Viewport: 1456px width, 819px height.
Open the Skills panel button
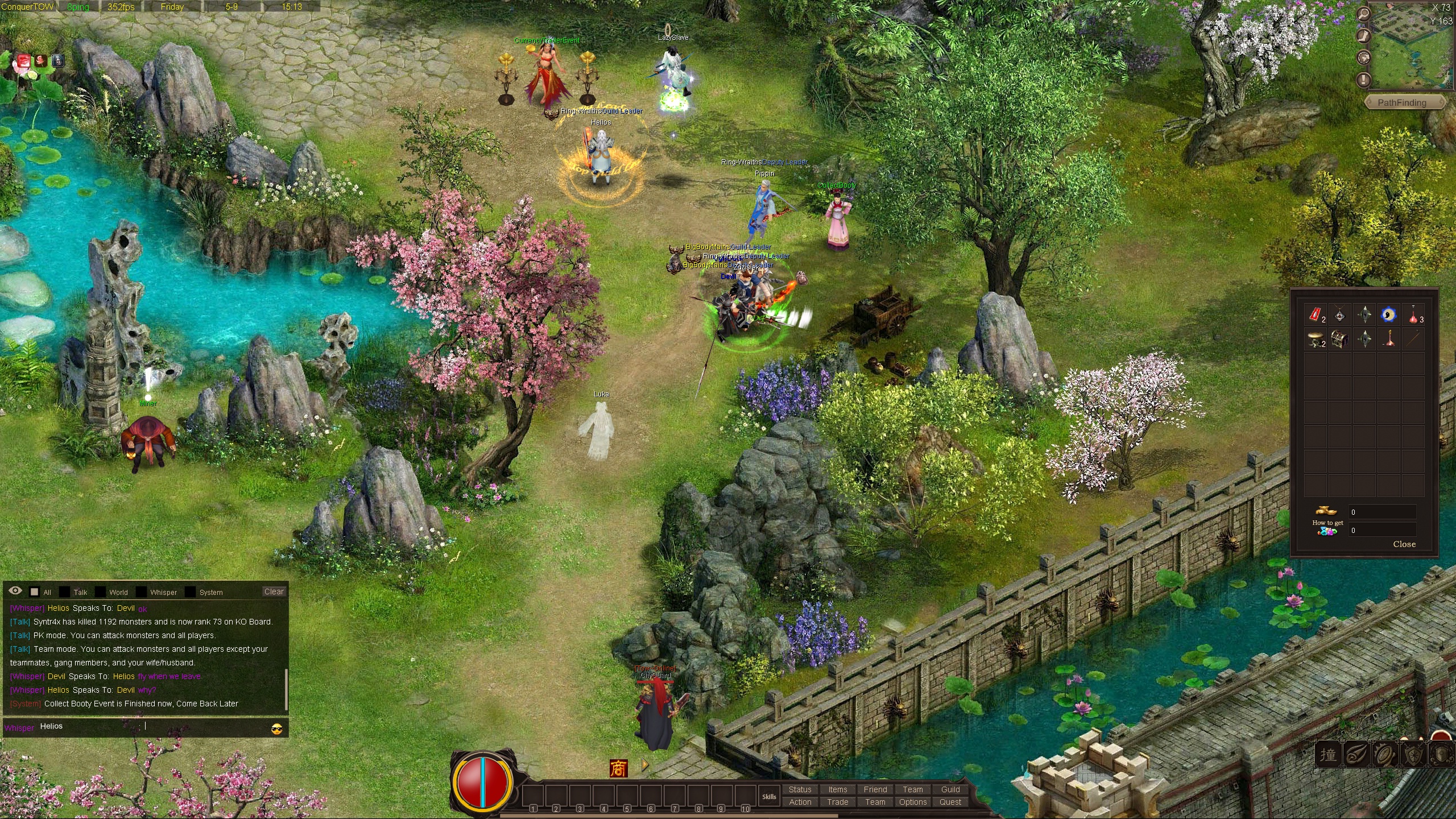pos(769,796)
